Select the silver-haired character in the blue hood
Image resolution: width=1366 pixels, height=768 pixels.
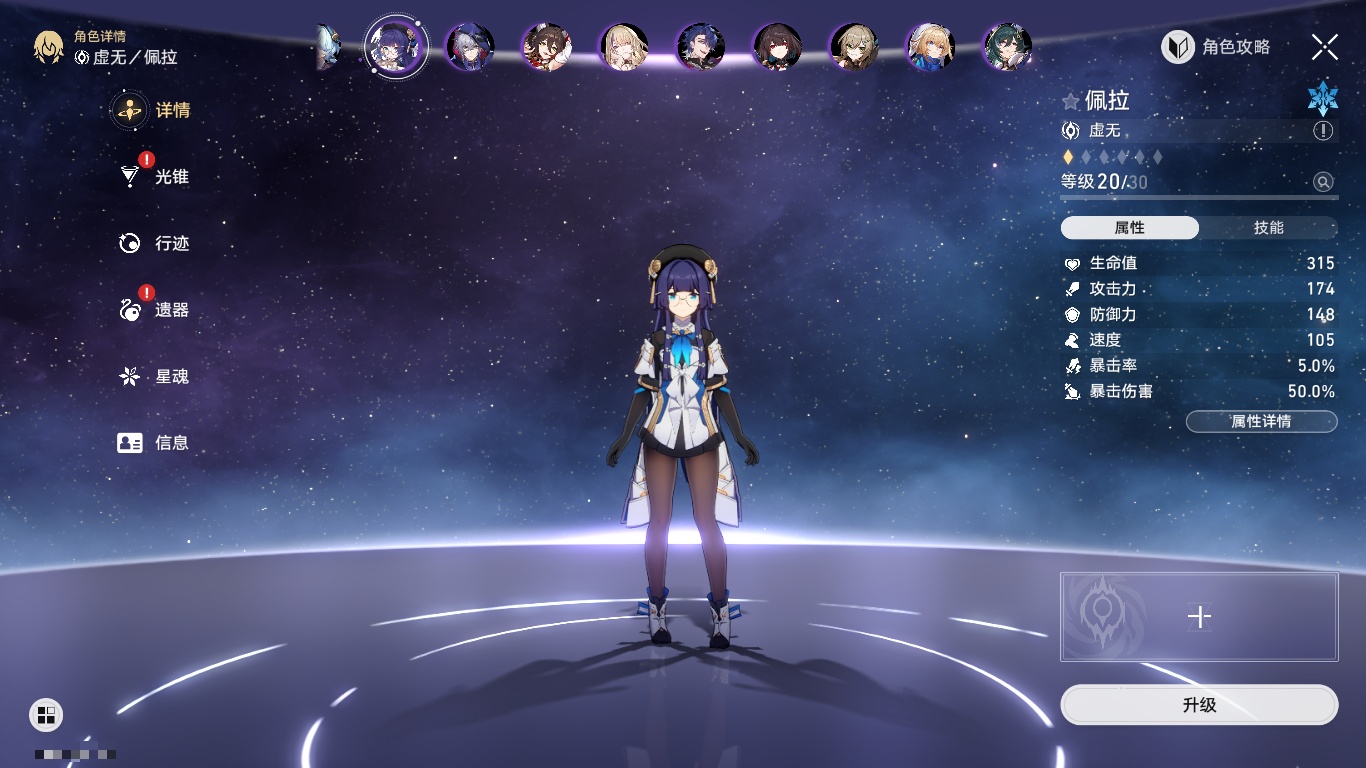pos(470,47)
